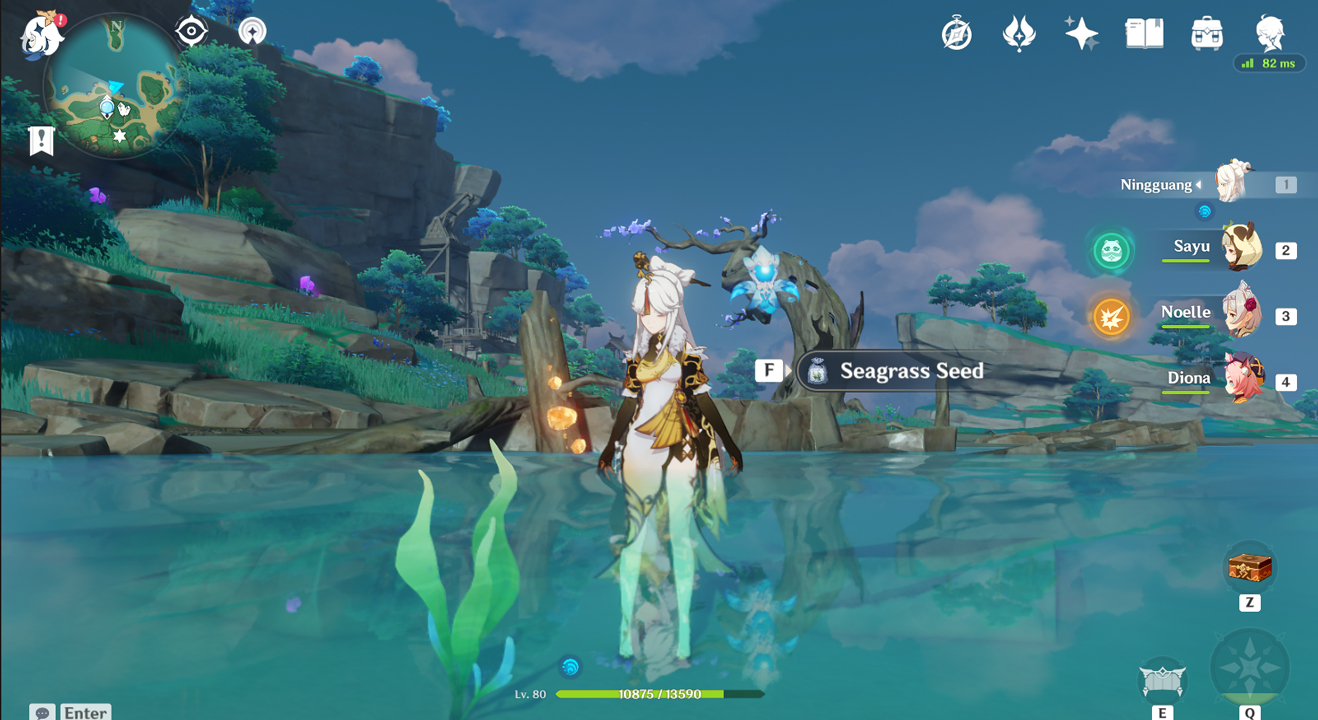Select active character Ningguang in party list
This screenshot has height=720, width=1318.
coord(1234,184)
